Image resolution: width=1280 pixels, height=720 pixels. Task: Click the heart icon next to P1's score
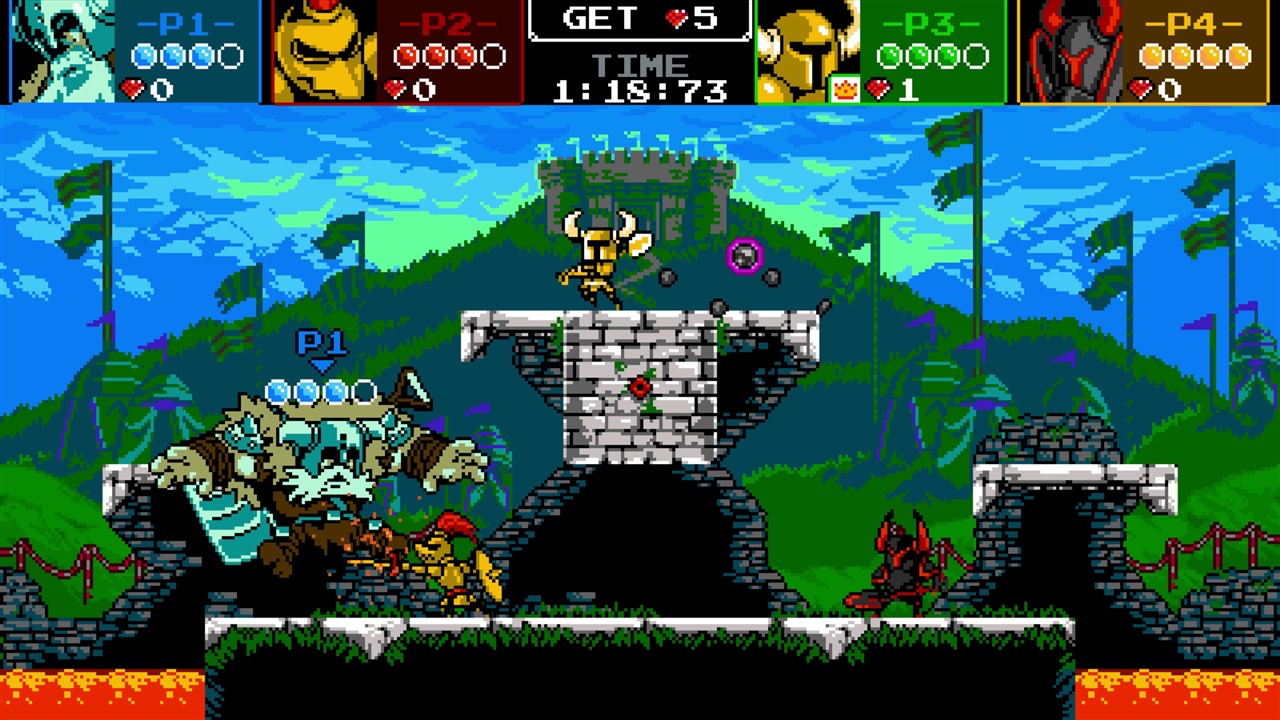pyautogui.click(x=133, y=87)
